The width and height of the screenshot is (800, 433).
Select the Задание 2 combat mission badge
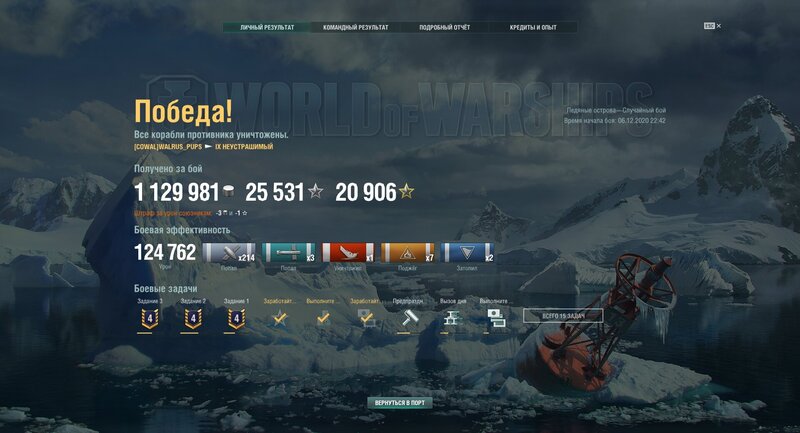pos(193,318)
